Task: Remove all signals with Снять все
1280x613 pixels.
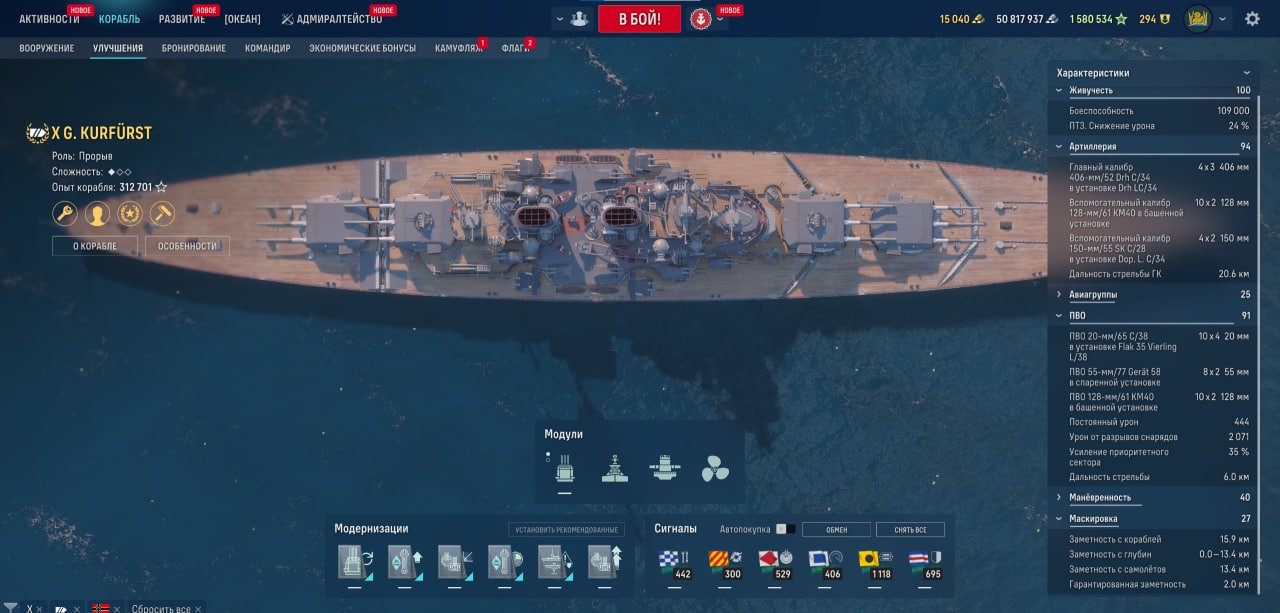Action: (x=910, y=529)
